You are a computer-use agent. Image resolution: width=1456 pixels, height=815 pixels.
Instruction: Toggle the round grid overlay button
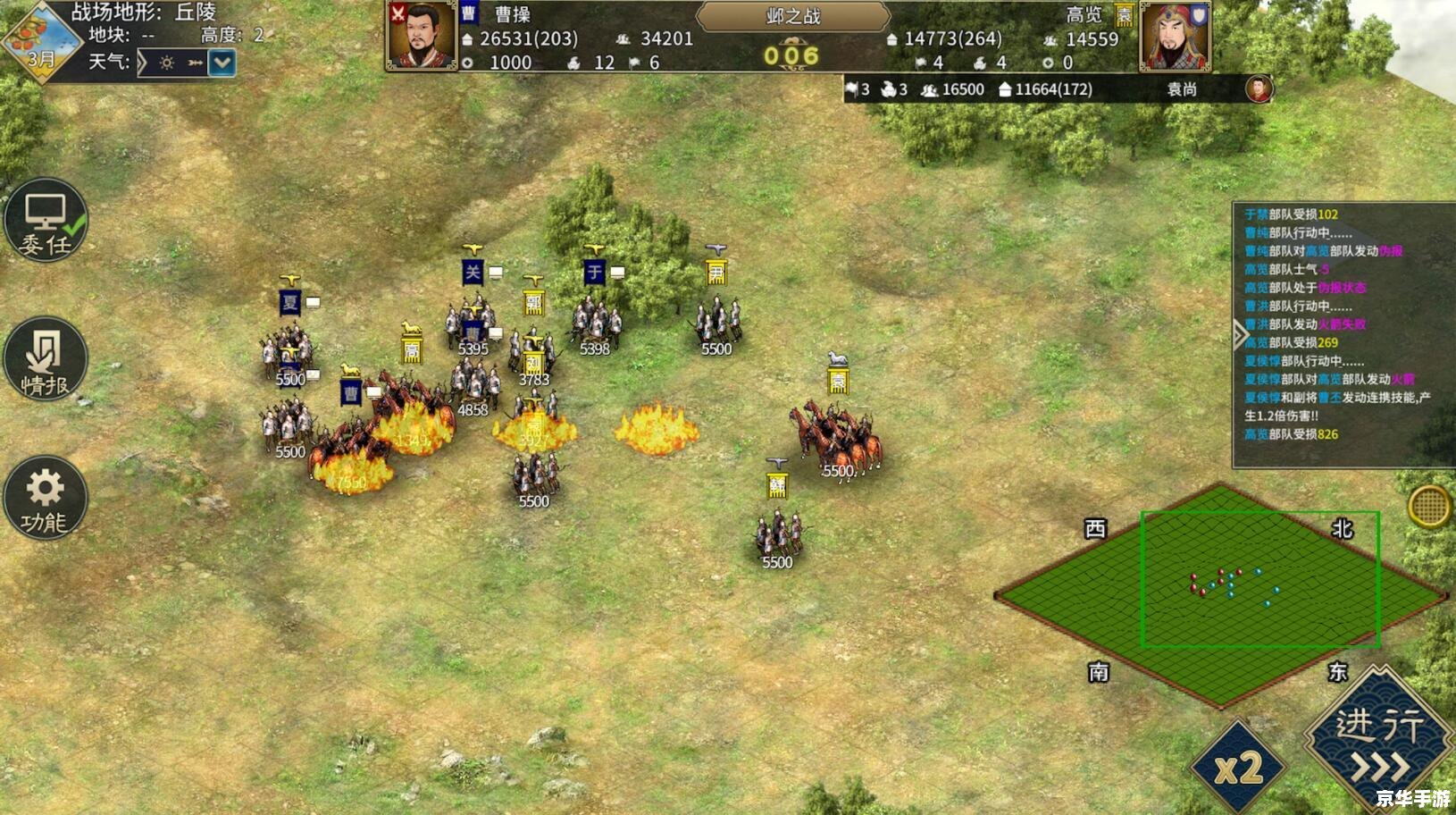point(1428,507)
